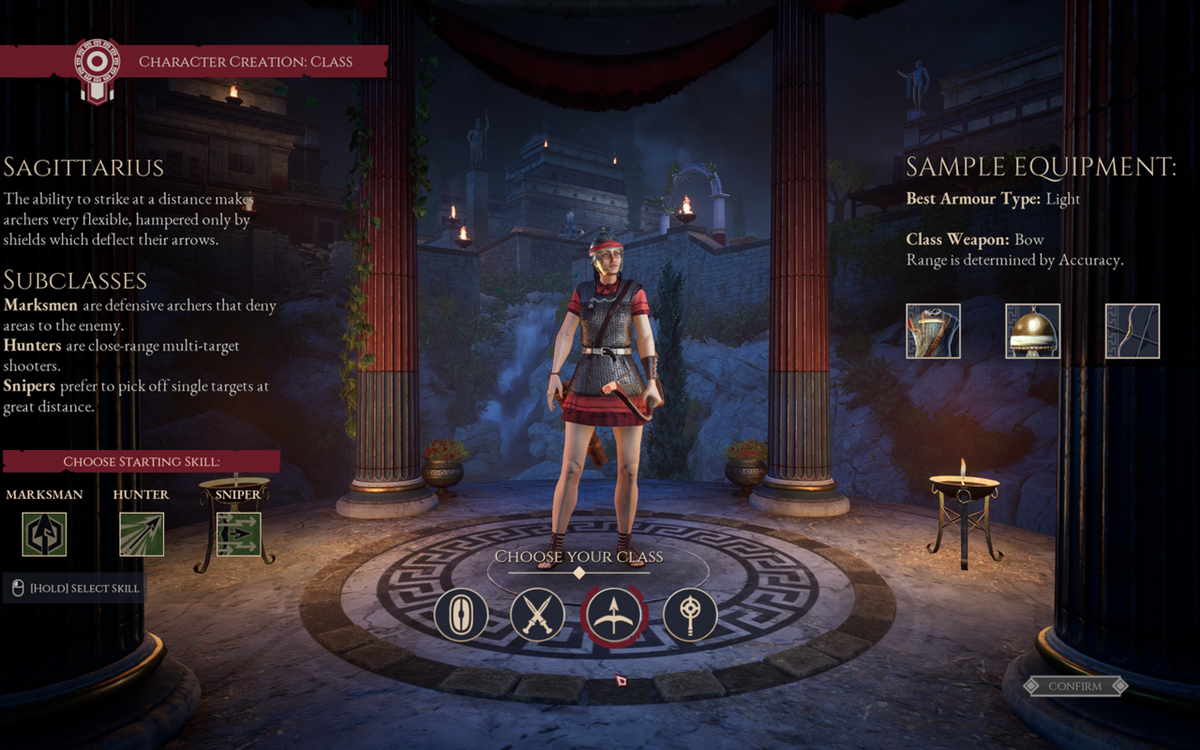1200x750 pixels.
Task: Confirm the class selection
Action: pyautogui.click(x=1075, y=686)
